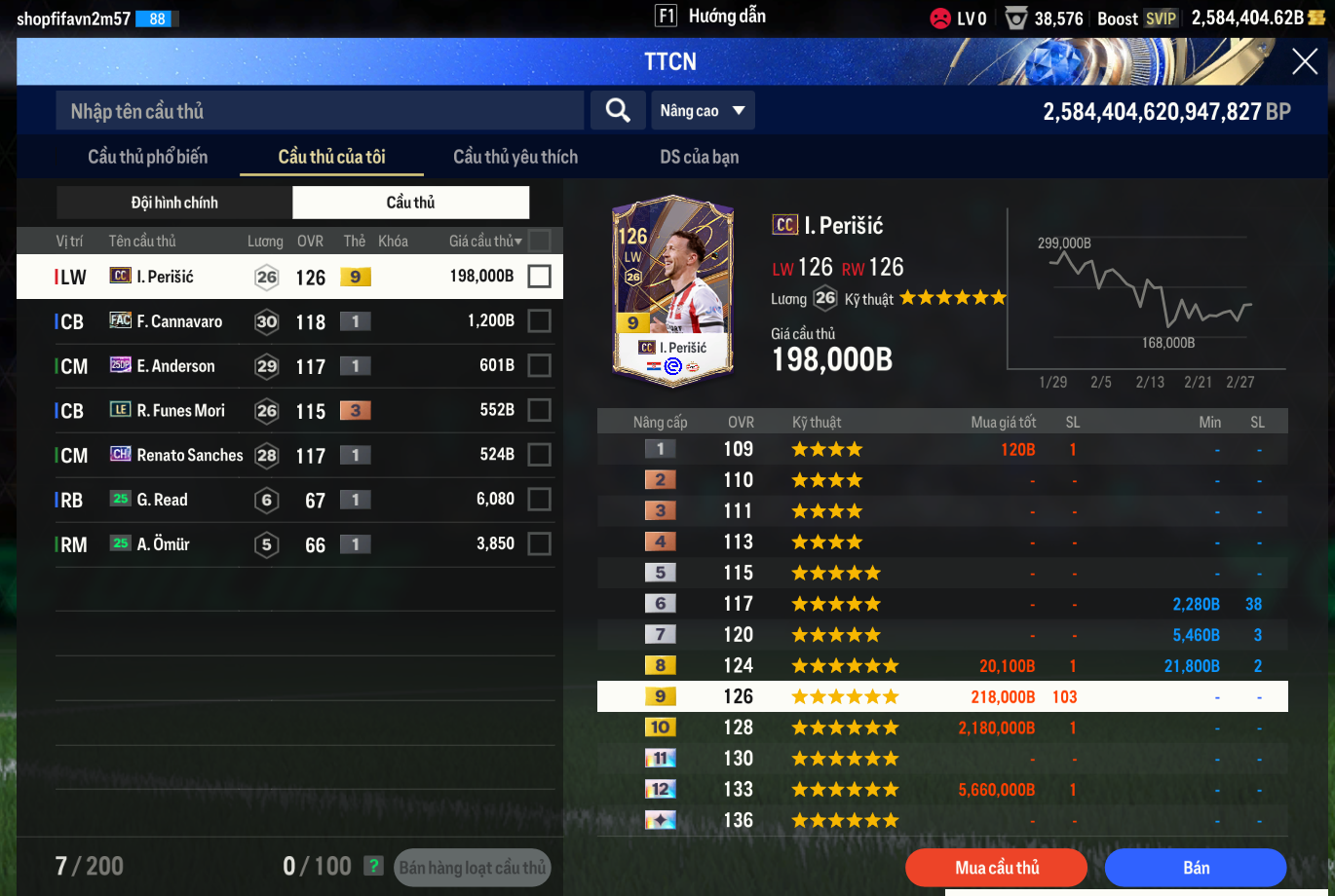Switch to Cầu thủ phổ biến tab
Image resolution: width=1335 pixels, height=896 pixels.
pyautogui.click(x=148, y=157)
